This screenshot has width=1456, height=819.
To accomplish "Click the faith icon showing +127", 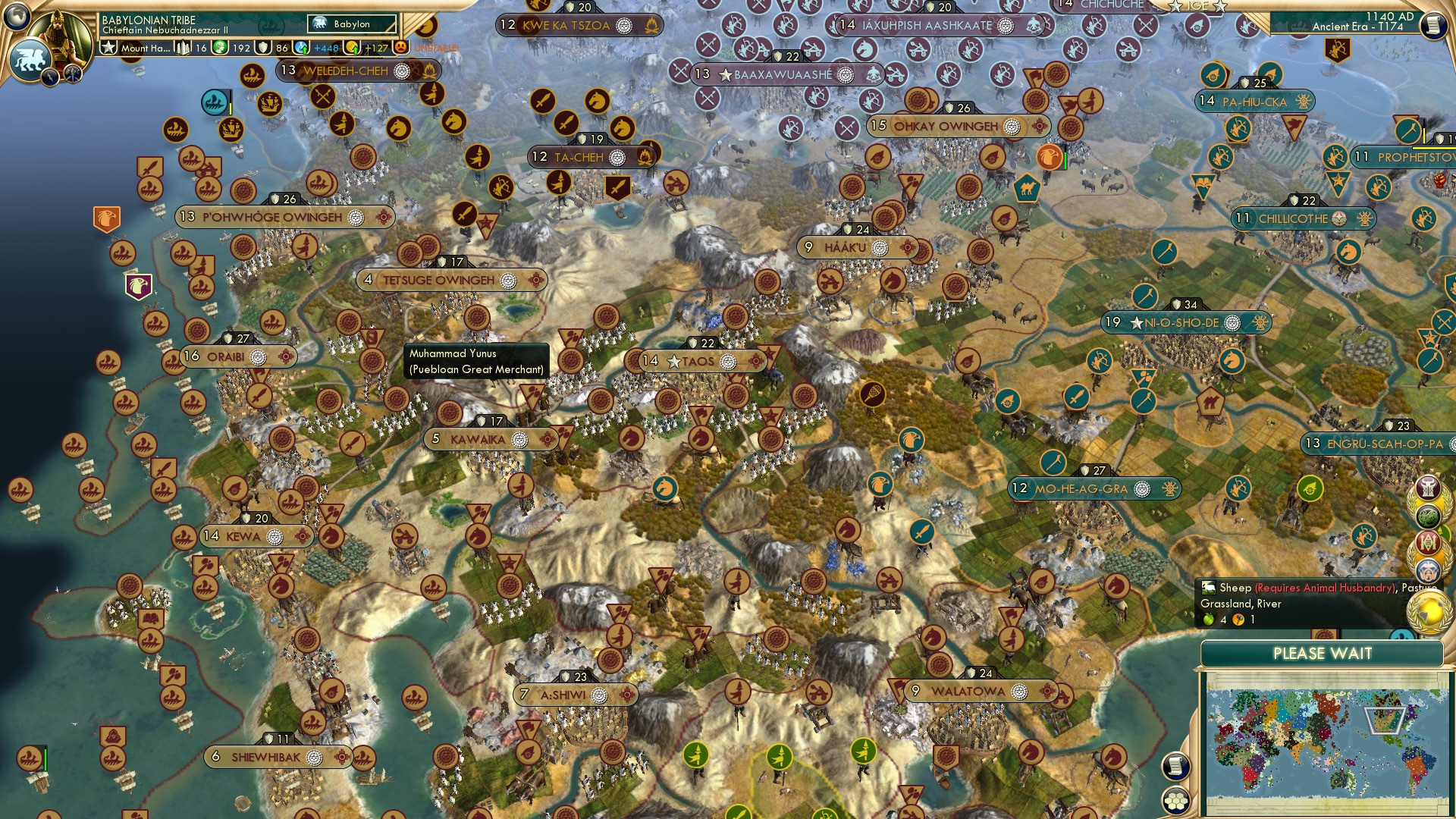I will 352,47.
